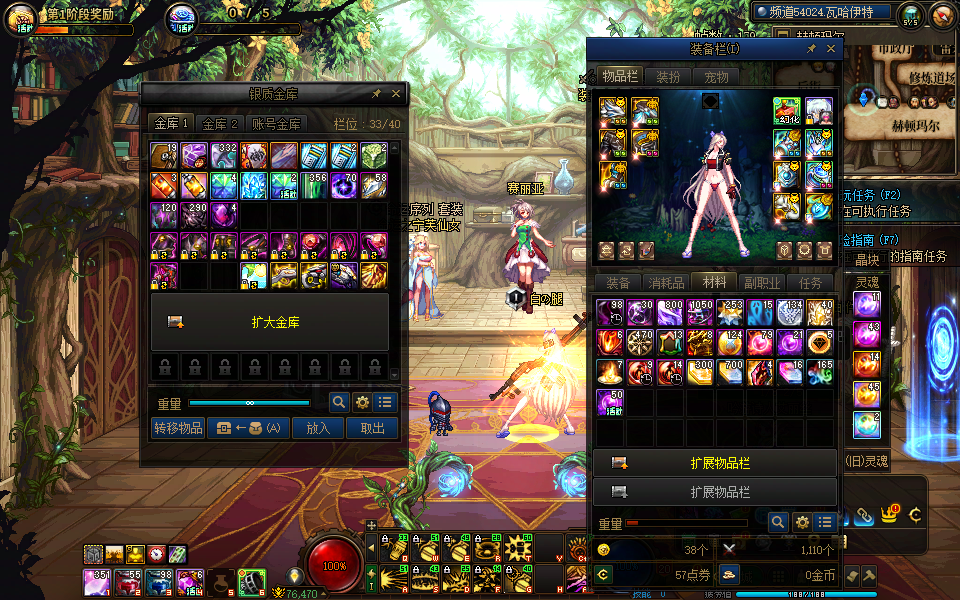Image resolution: width=960 pixels, height=600 pixels.
Task: Switch to the 消耗品 consumables tab
Action: click(666, 283)
